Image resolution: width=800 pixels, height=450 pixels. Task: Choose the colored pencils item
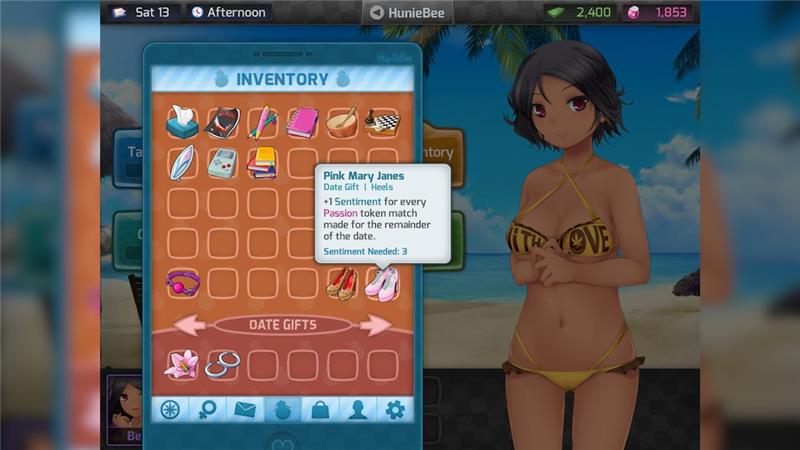tap(262, 123)
